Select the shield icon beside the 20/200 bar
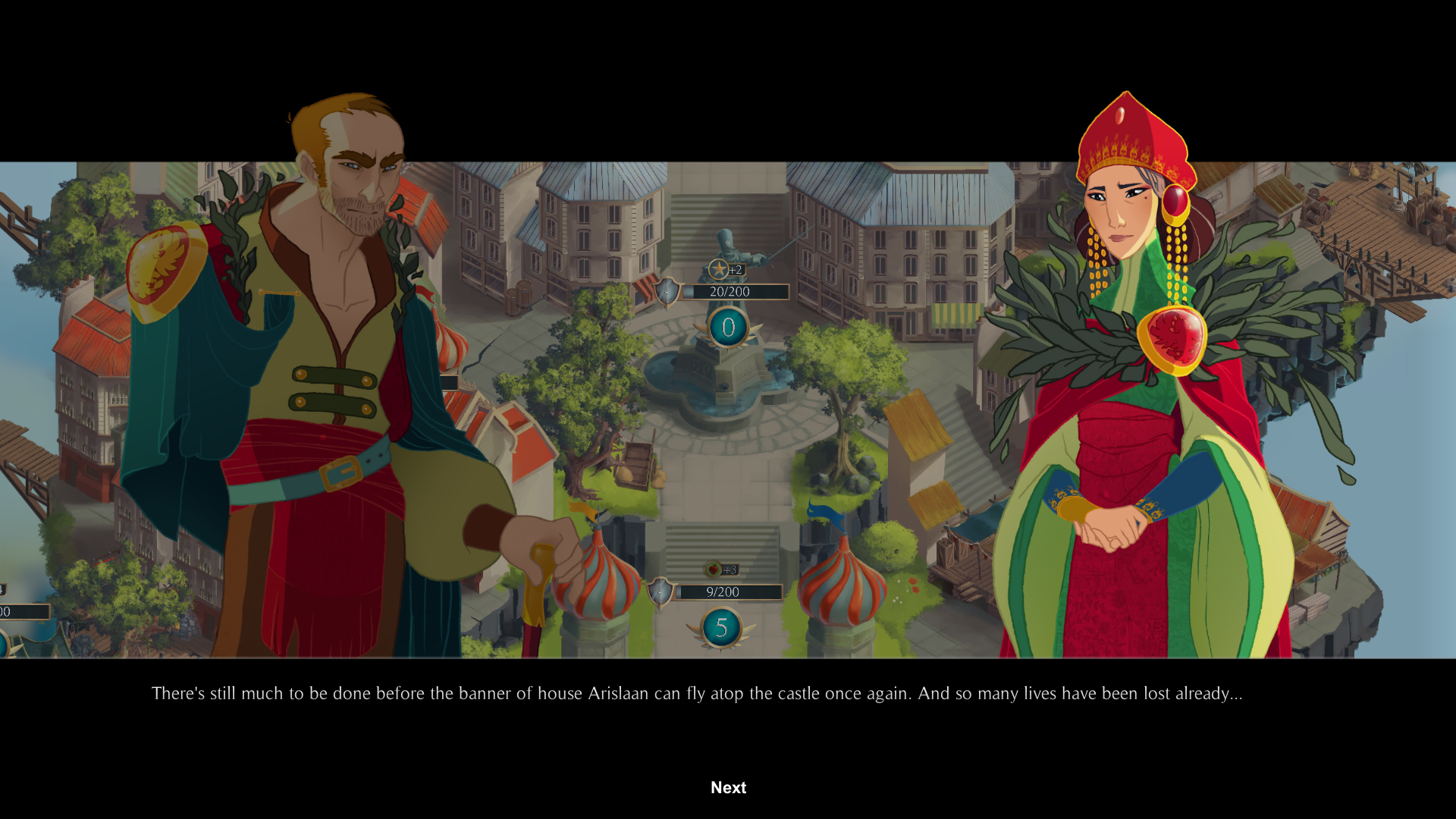 coord(667,291)
